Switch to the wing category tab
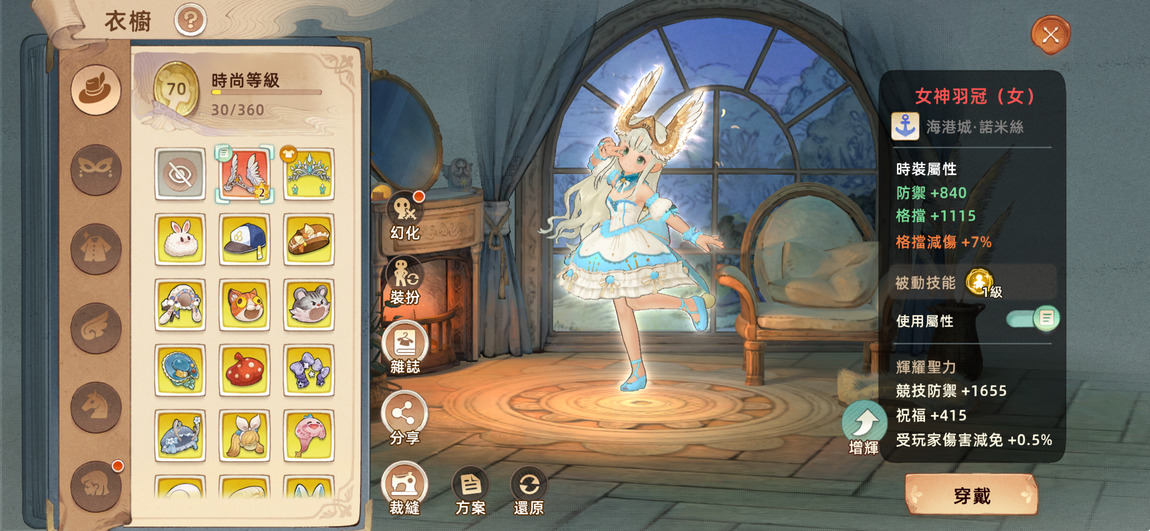The image size is (1150, 531). click(96, 327)
